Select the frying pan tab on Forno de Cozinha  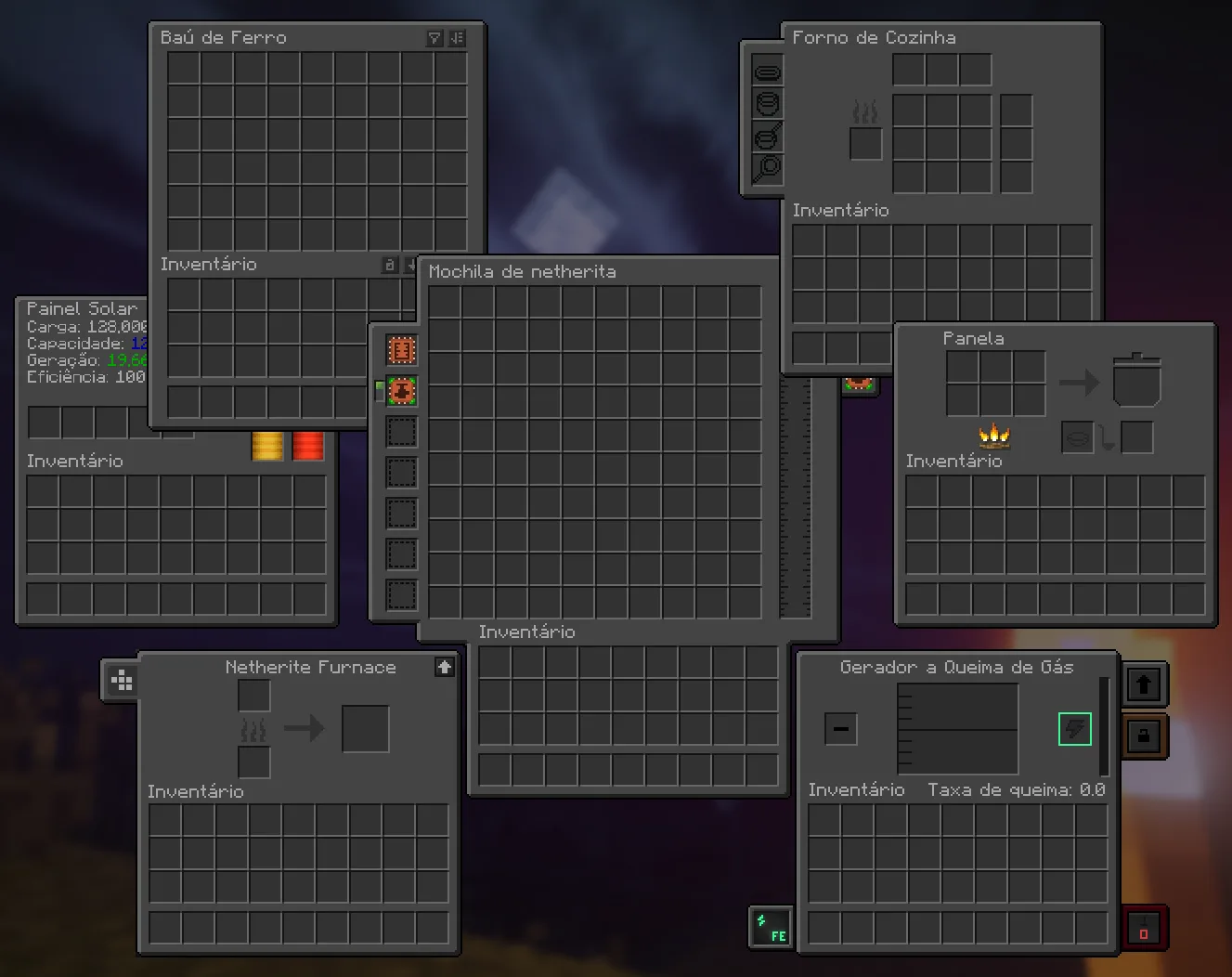click(x=768, y=137)
